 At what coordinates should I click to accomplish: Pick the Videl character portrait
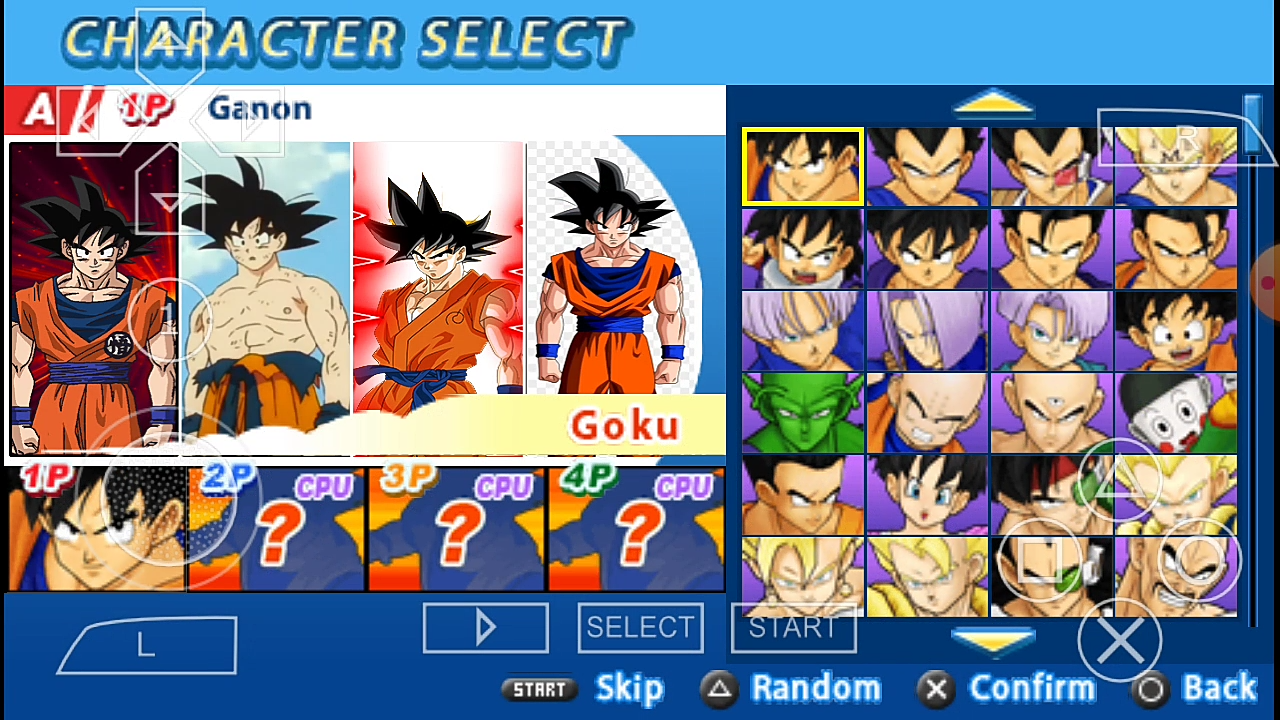pyautogui.click(x=927, y=494)
